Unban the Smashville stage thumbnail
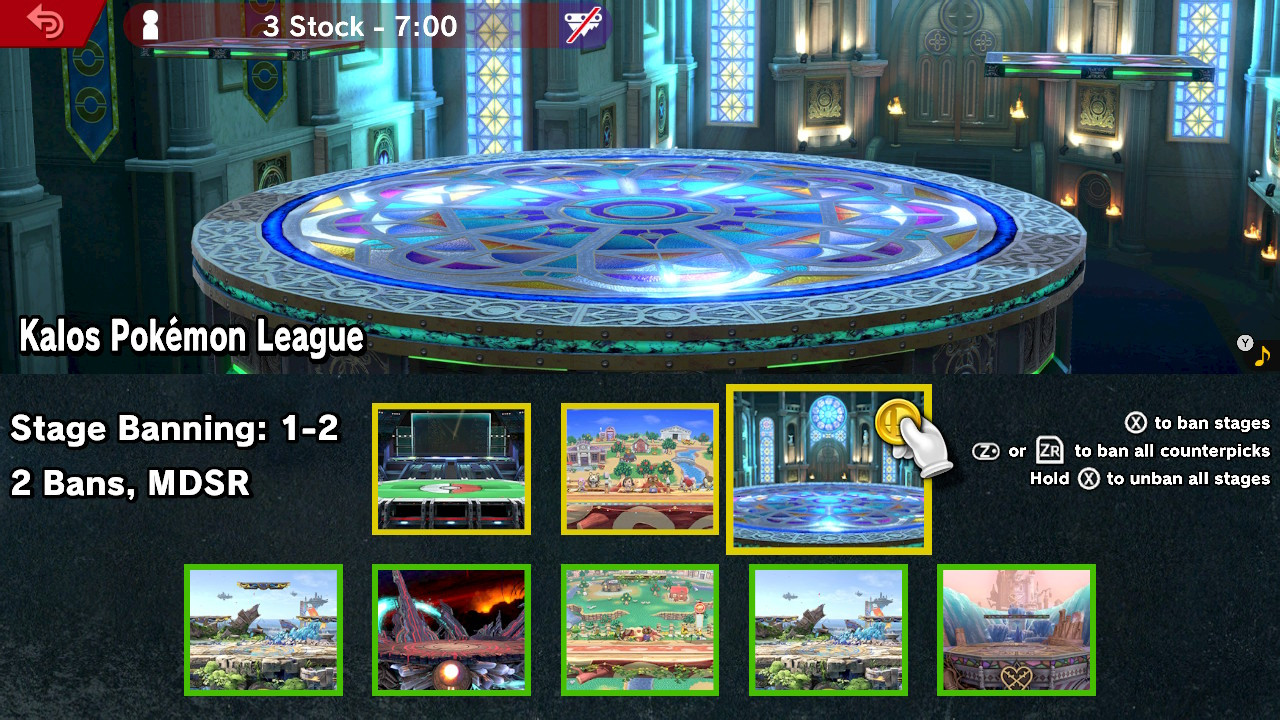Viewport: 1280px width, 720px height. [x=639, y=630]
